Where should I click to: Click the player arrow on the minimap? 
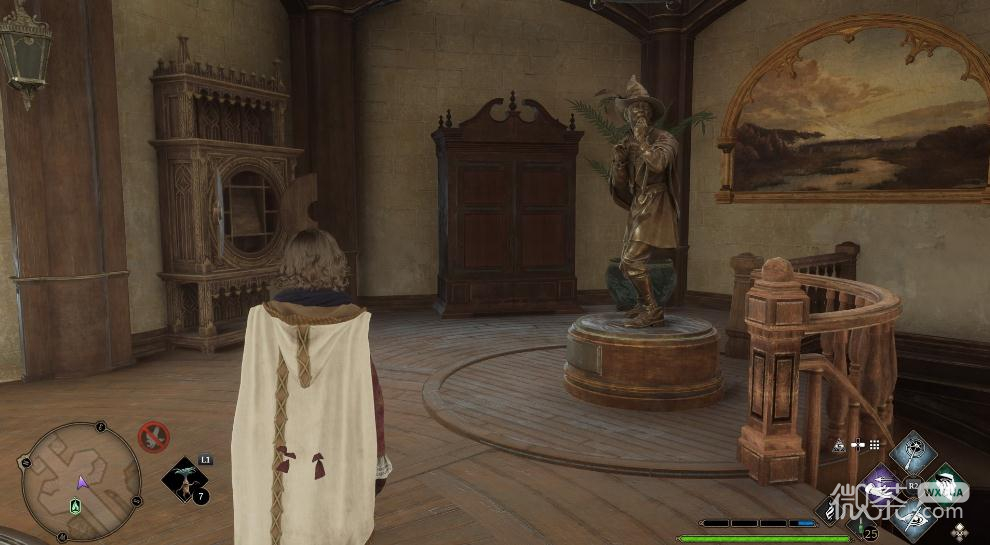(82, 482)
